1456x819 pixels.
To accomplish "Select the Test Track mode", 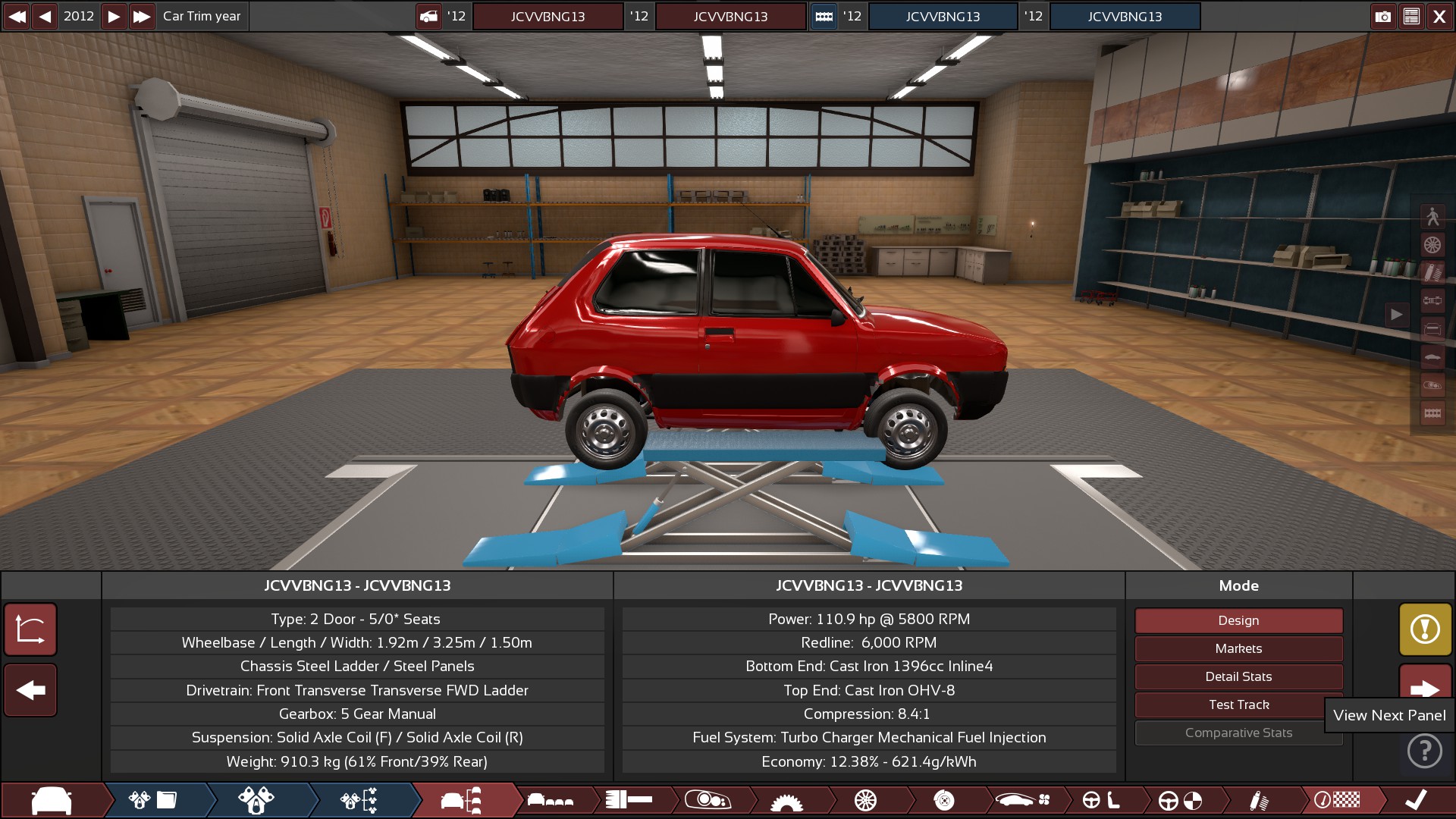I will (x=1238, y=704).
